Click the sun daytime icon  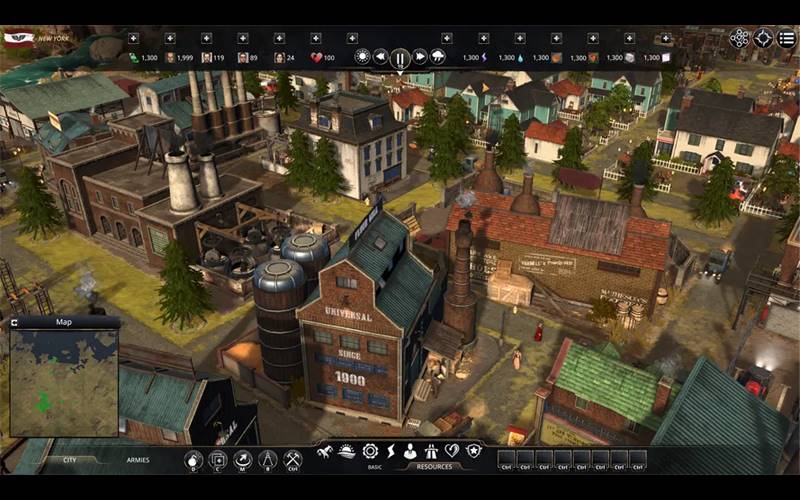tap(362, 57)
